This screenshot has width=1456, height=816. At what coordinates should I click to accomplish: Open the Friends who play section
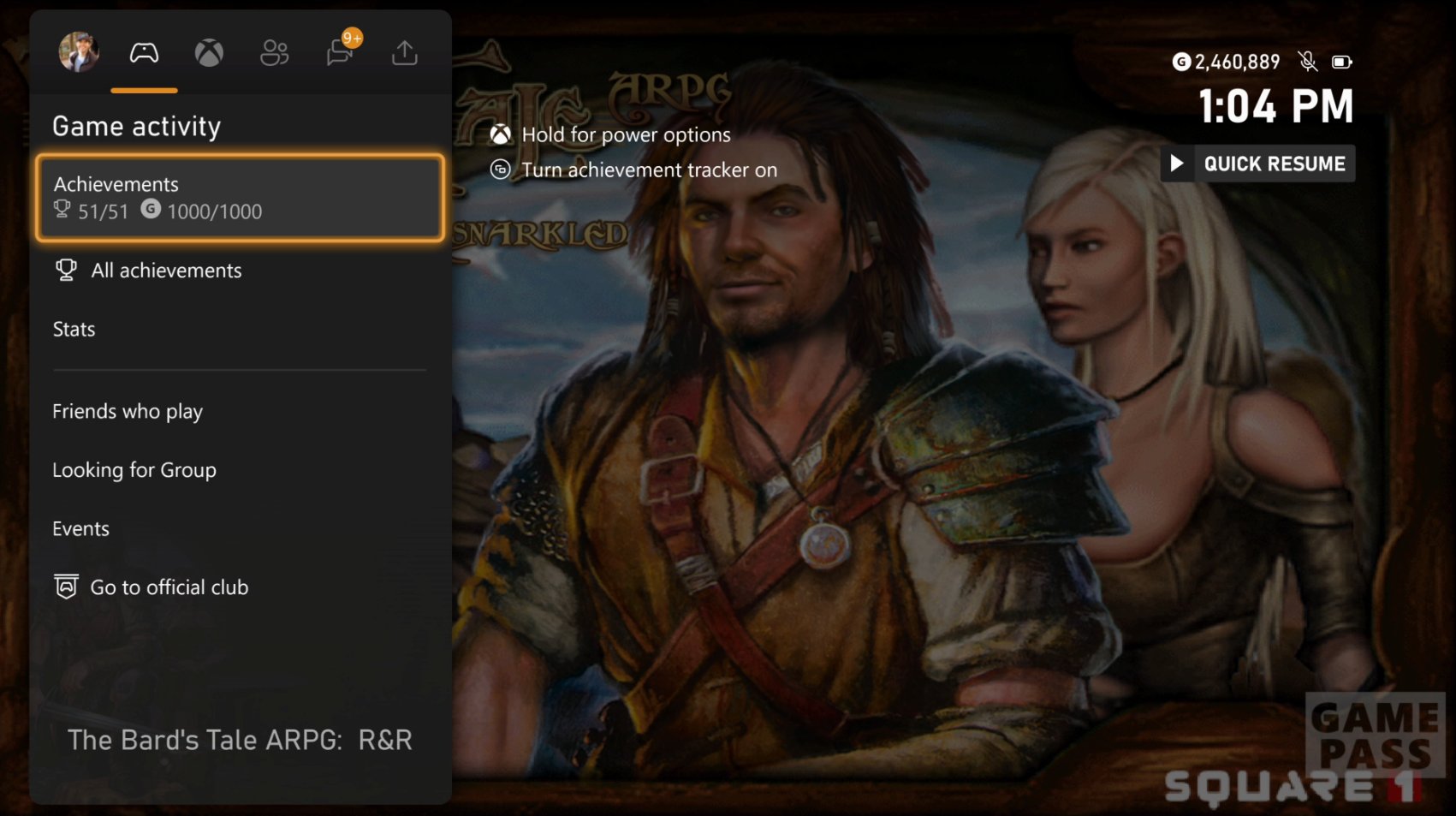pyautogui.click(x=127, y=411)
